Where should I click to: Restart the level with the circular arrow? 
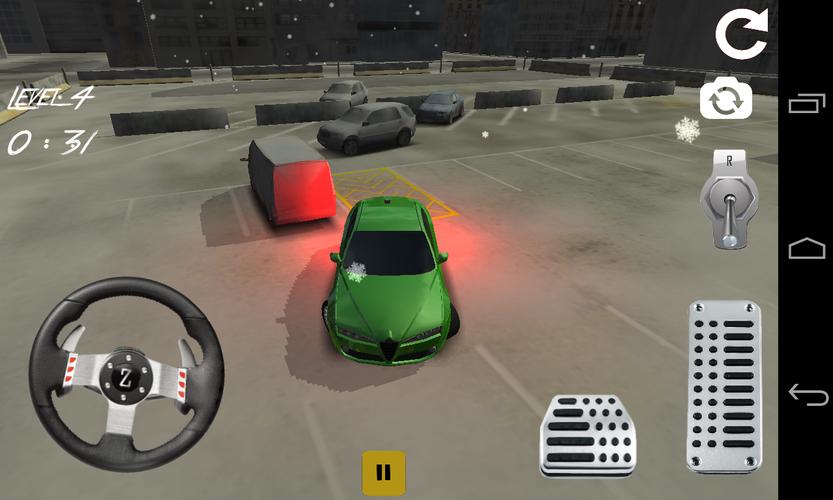tap(740, 35)
